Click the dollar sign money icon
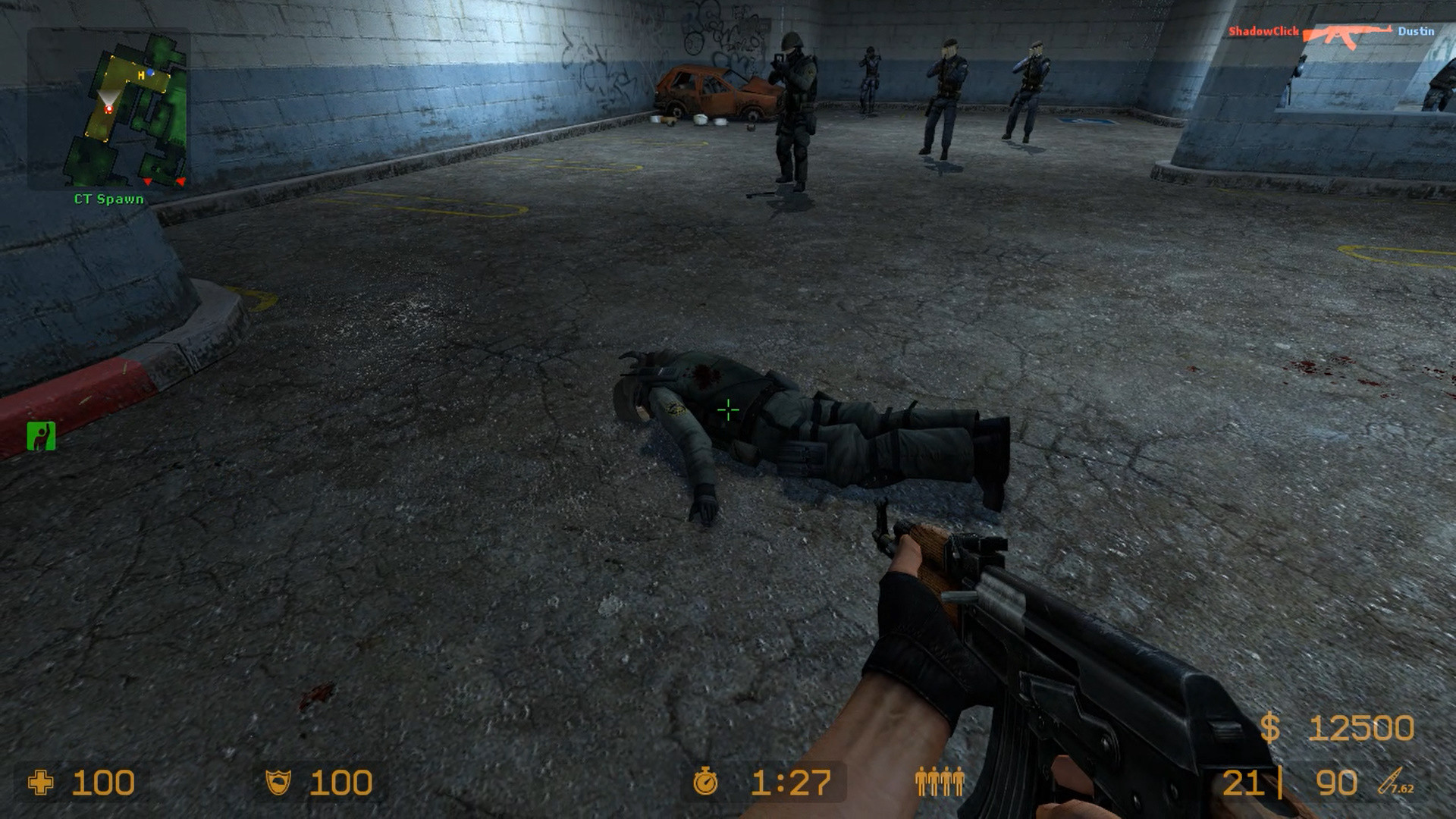The width and height of the screenshot is (1456, 819). tap(1269, 726)
